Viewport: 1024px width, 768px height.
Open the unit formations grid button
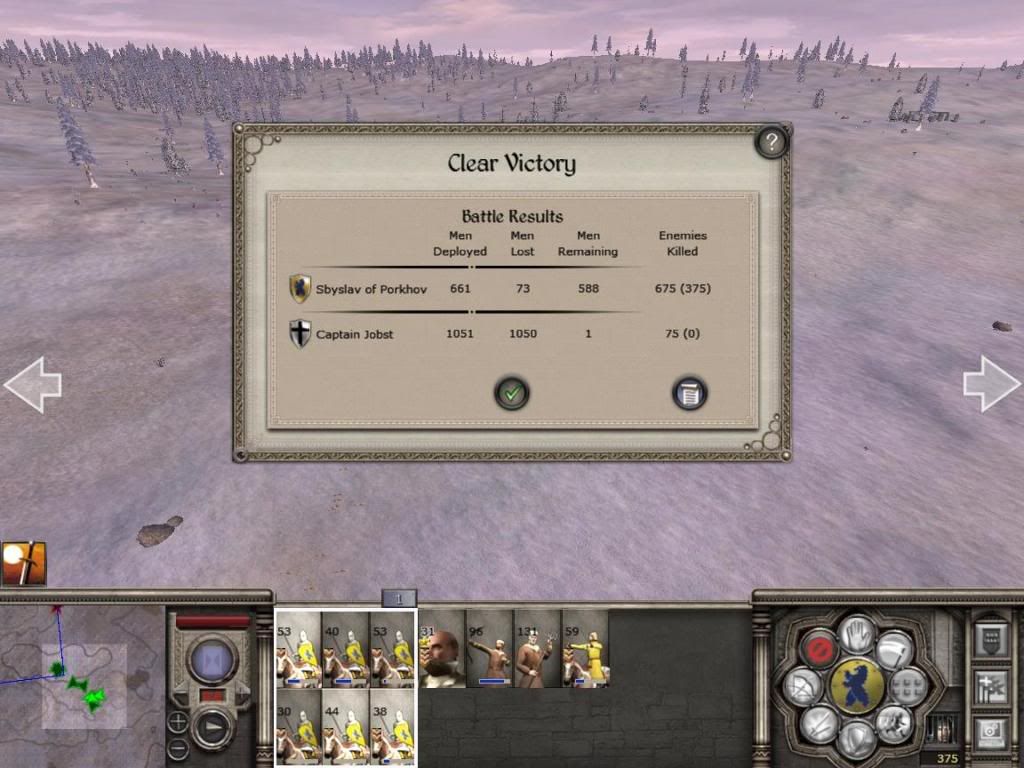(908, 686)
